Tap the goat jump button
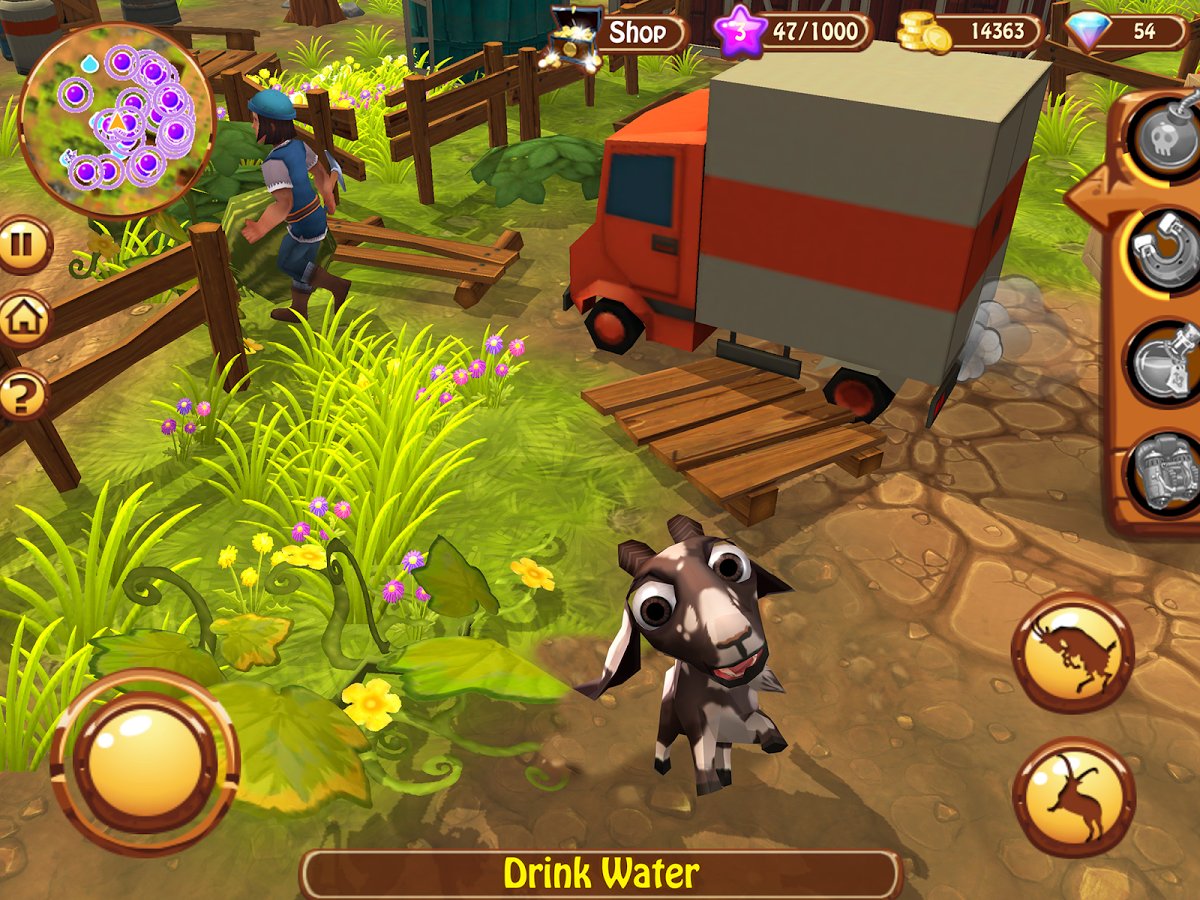Screen dimensions: 1200x900 [x=1073, y=797]
